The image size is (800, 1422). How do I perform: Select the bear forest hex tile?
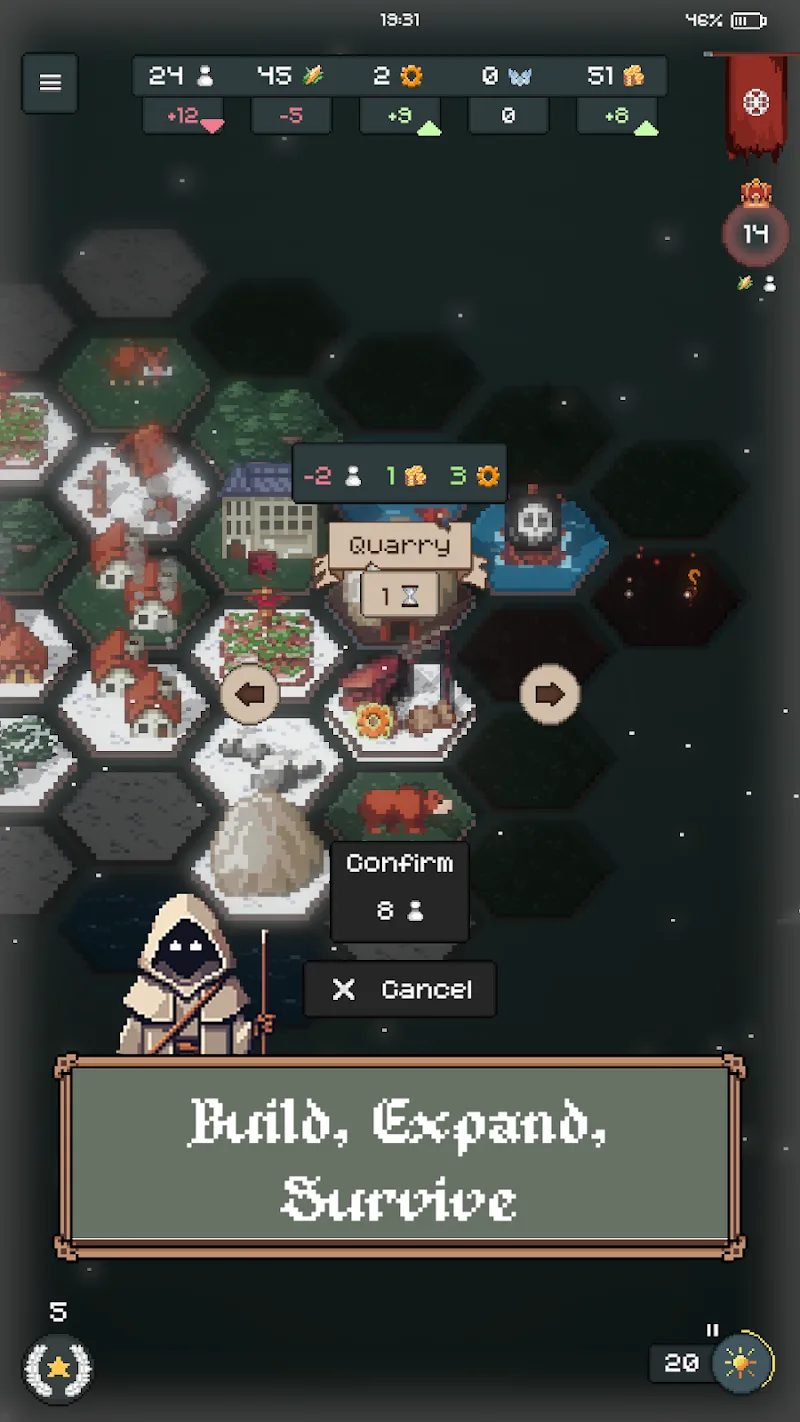point(398,808)
